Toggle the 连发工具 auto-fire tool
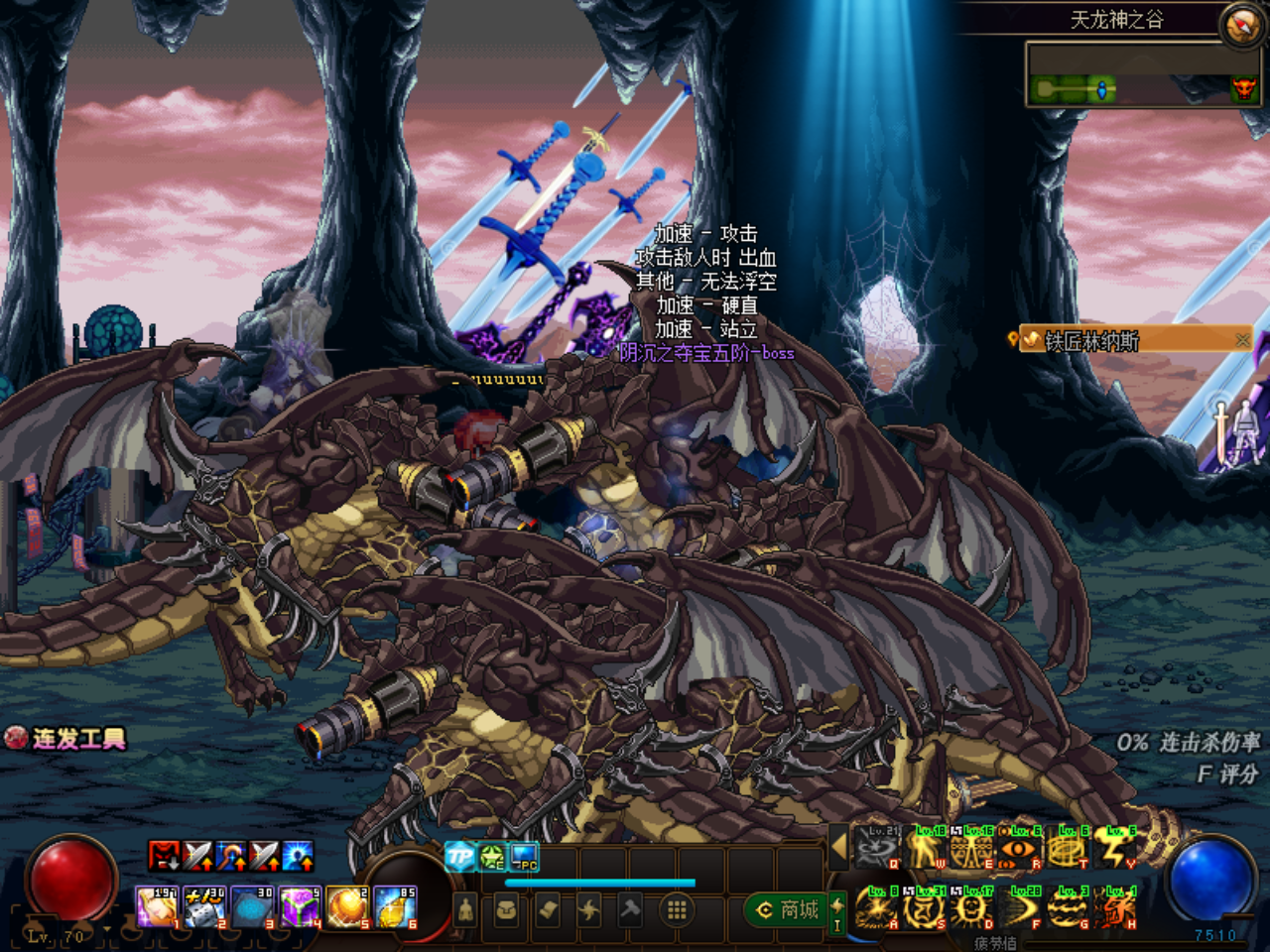This screenshot has height=952, width=1270. tap(69, 739)
